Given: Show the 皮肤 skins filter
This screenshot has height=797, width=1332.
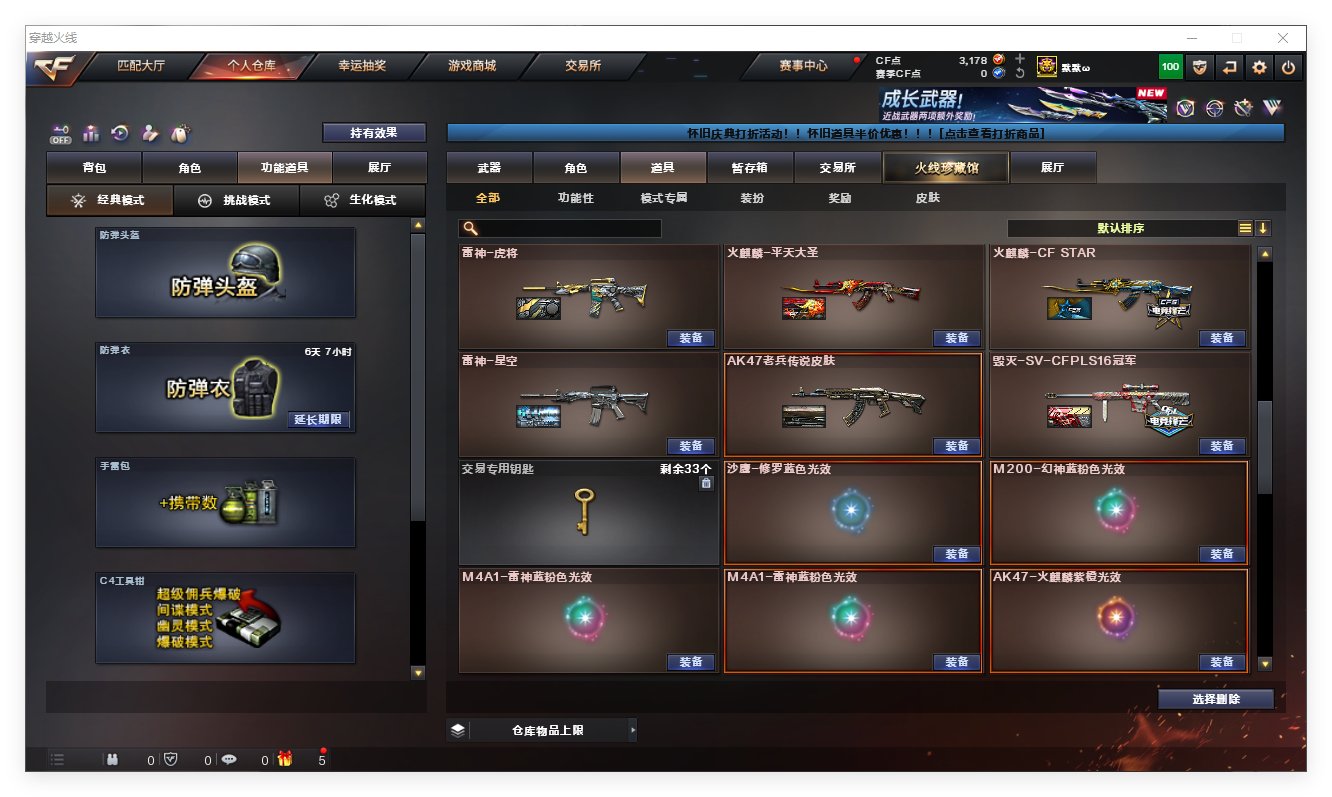Looking at the screenshot, I should click(x=927, y=198).
